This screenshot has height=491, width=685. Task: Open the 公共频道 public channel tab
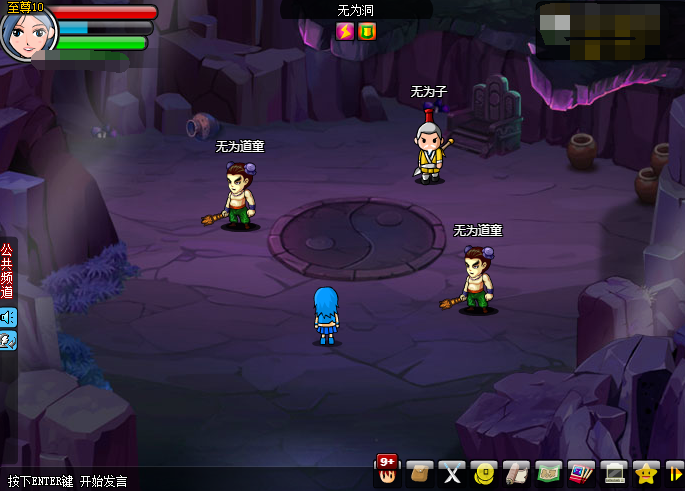(8, 270)
